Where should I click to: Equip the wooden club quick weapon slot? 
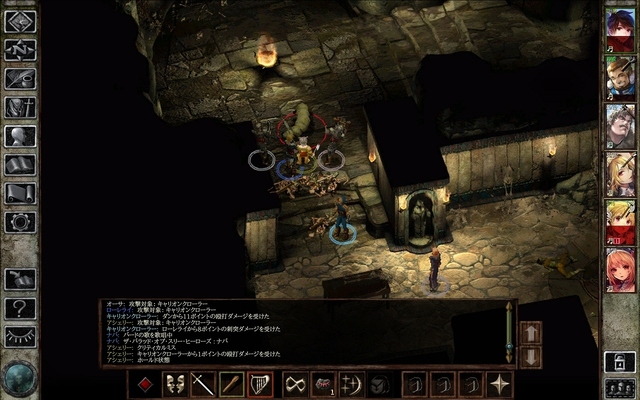(231, 384)
